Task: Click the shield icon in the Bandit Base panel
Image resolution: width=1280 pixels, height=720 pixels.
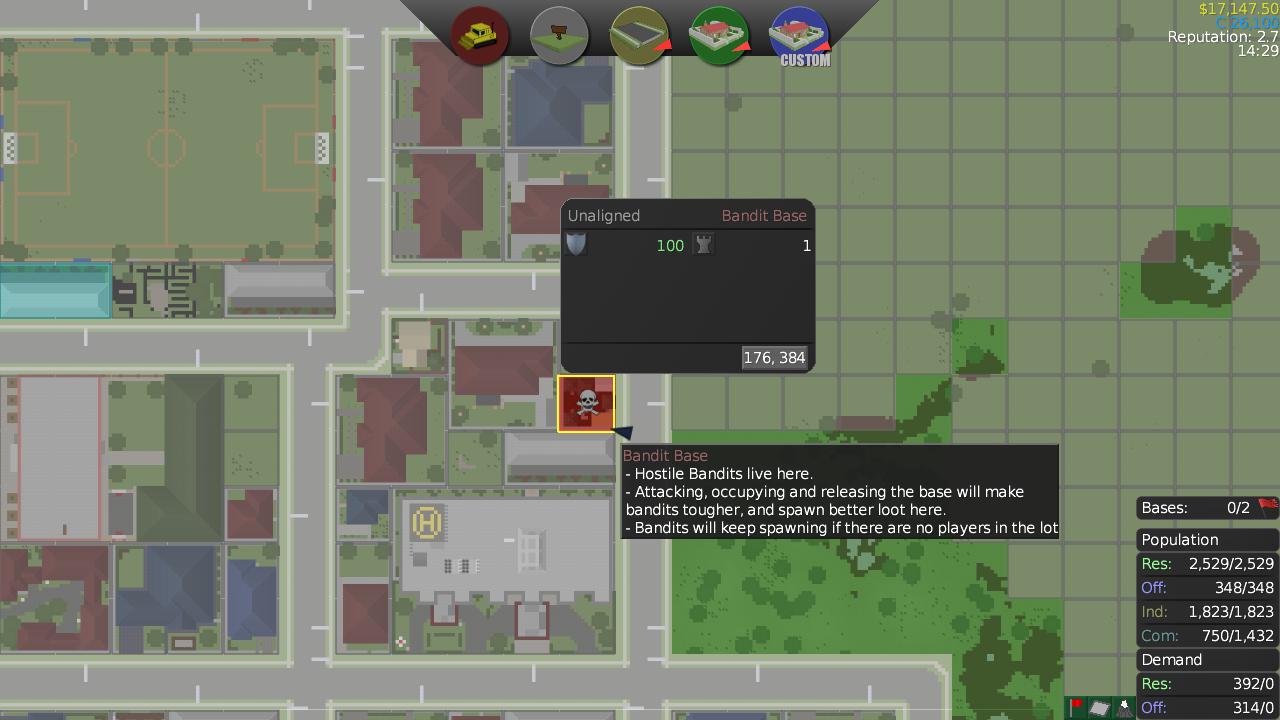Action: click(x=576, y=243)
